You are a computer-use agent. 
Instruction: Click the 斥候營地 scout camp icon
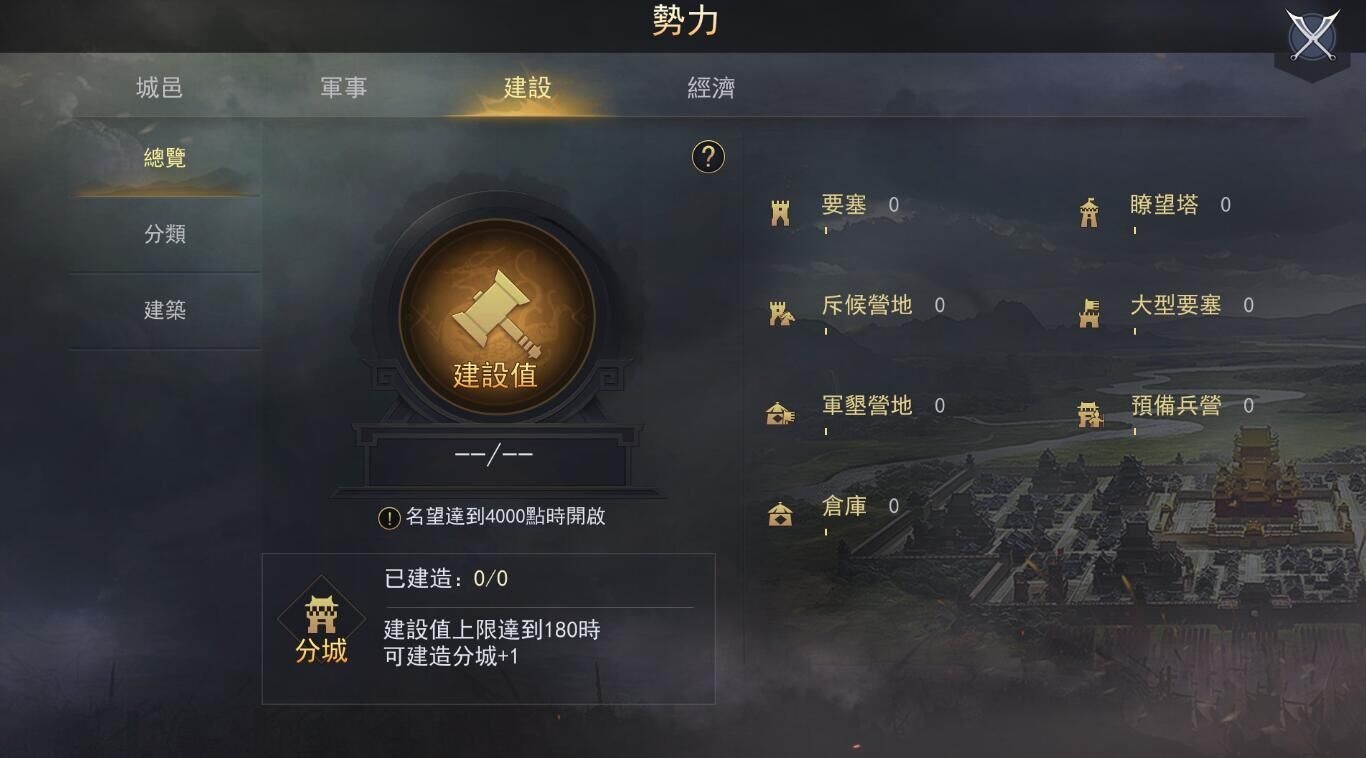click(x=780, y=308)
